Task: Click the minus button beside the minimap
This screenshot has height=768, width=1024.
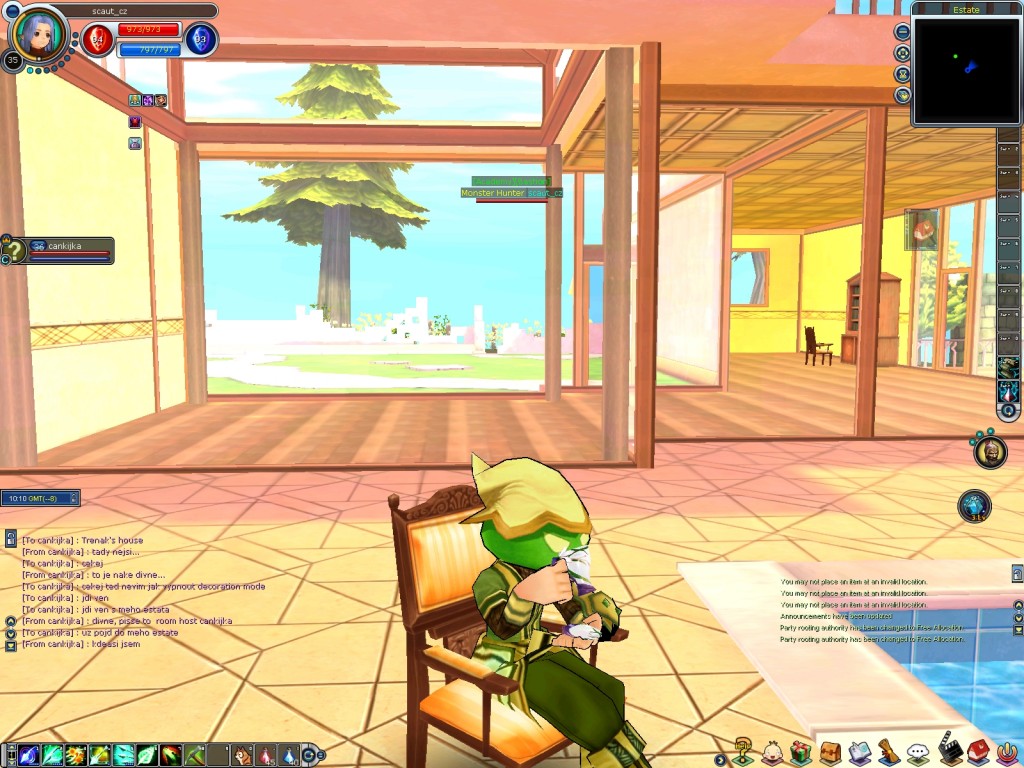Action: click(x=903, y=31)
